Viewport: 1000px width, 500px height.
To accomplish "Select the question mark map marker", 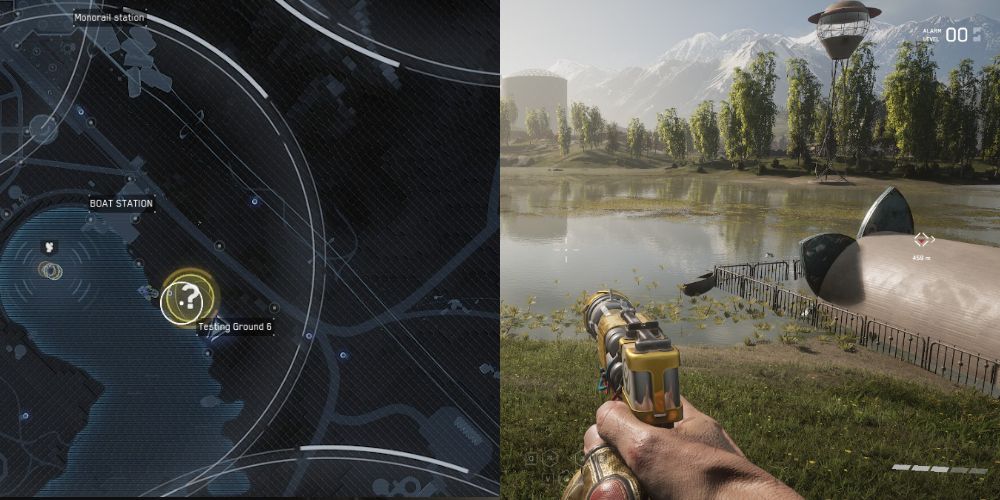I will coord(186,297).
